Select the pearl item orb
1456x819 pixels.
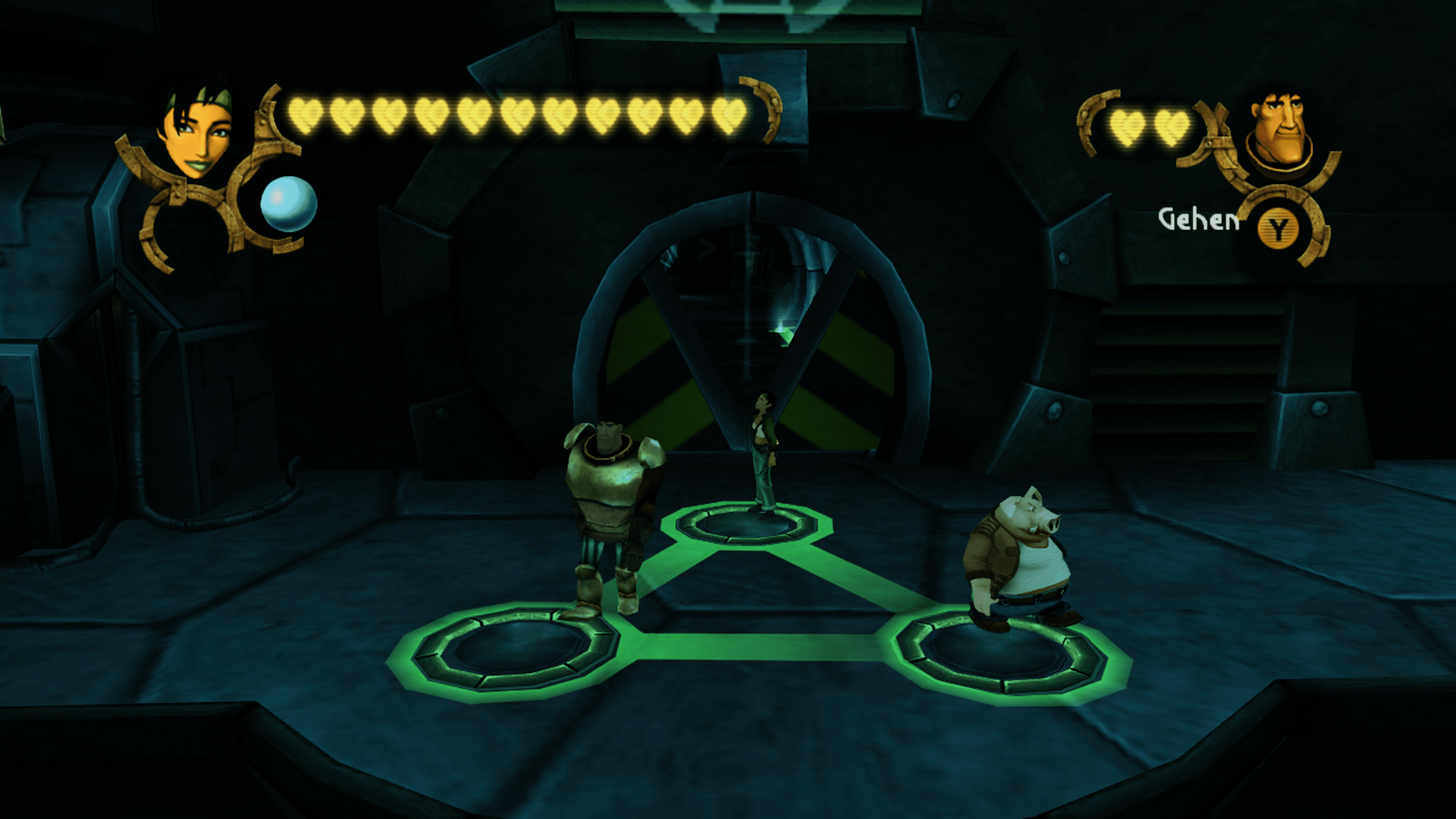point(288,204)
